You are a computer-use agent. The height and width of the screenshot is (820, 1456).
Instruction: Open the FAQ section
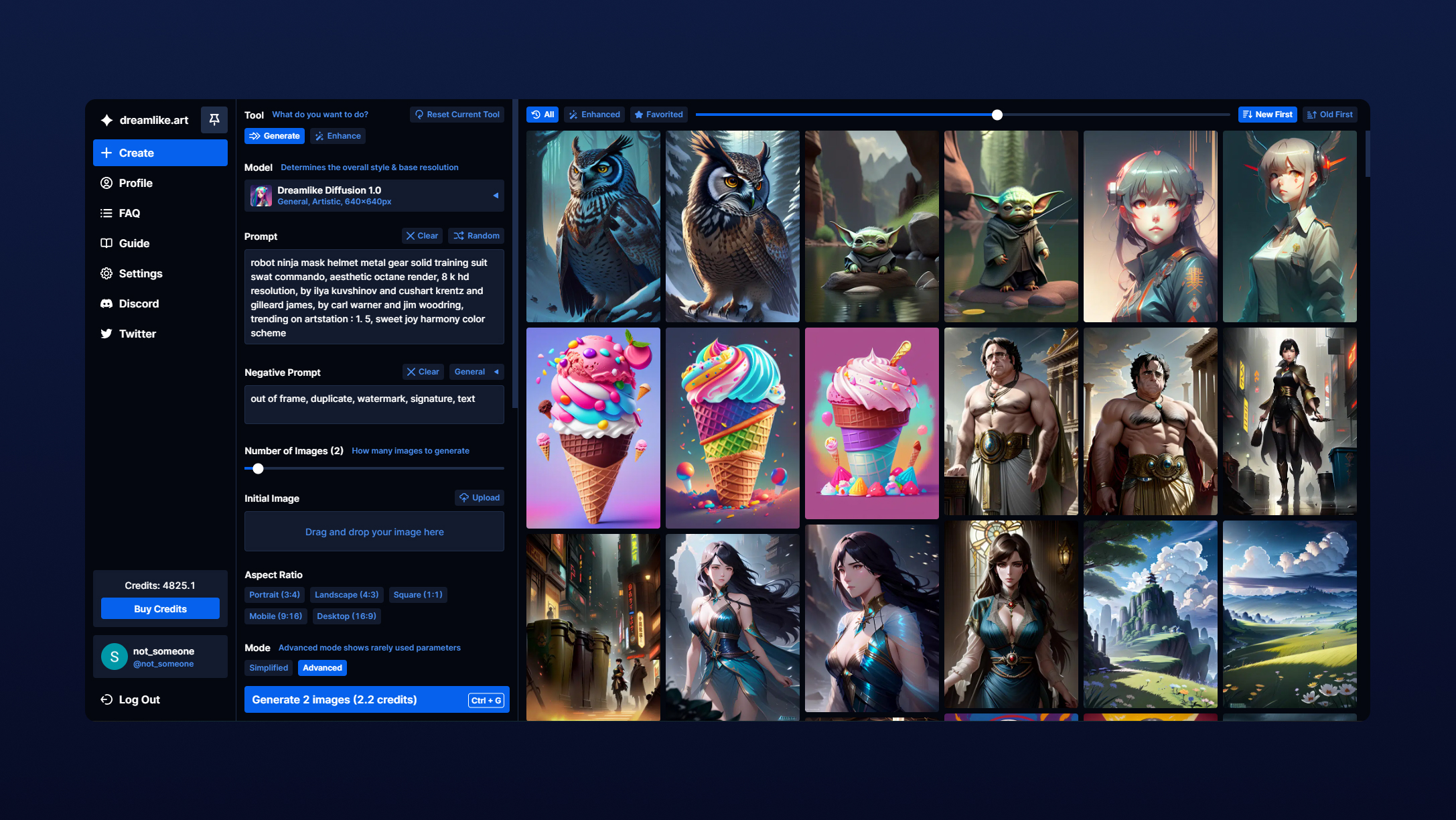(129, 213)
